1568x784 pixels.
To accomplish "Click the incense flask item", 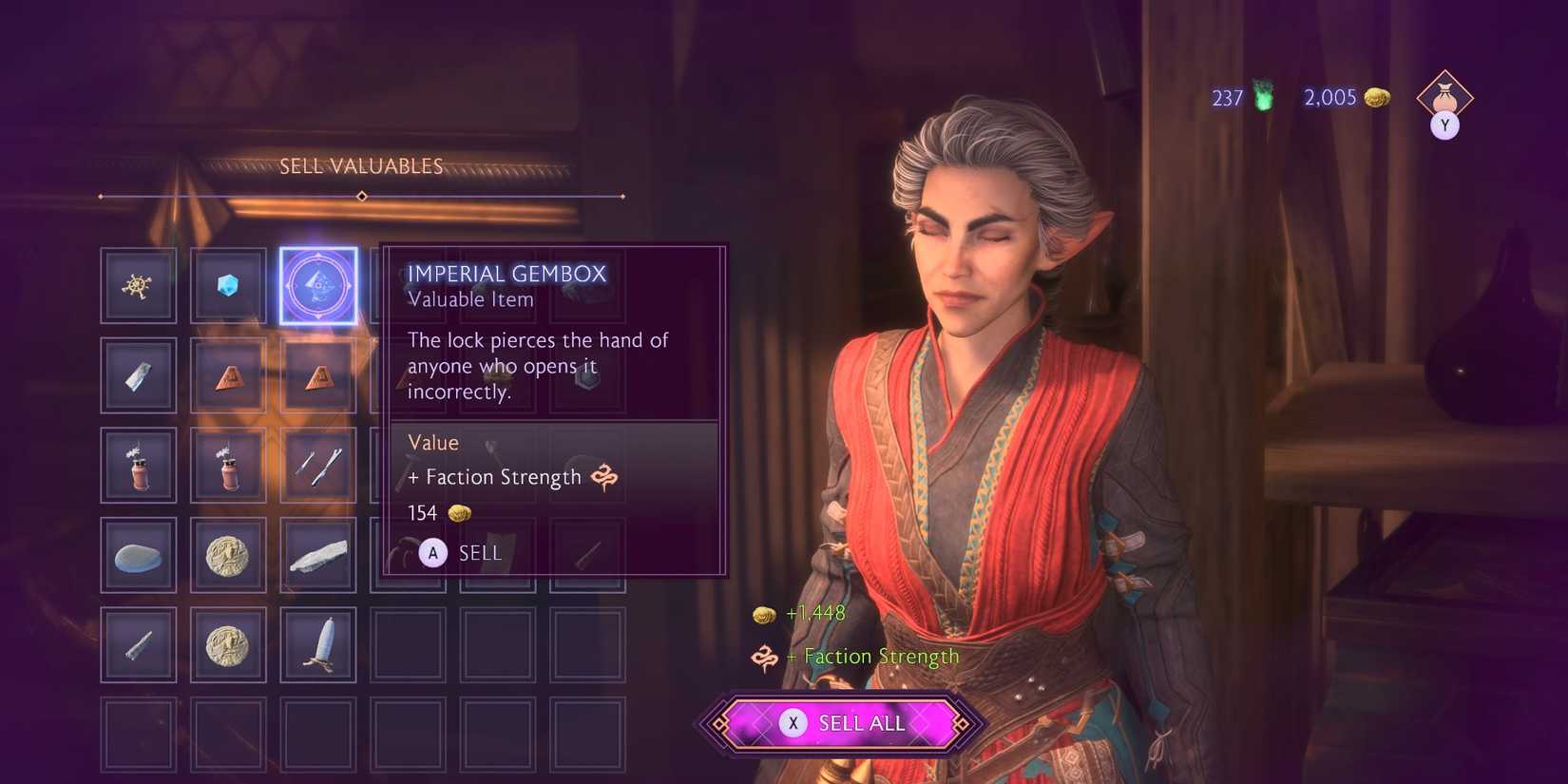I will (138, 464).
